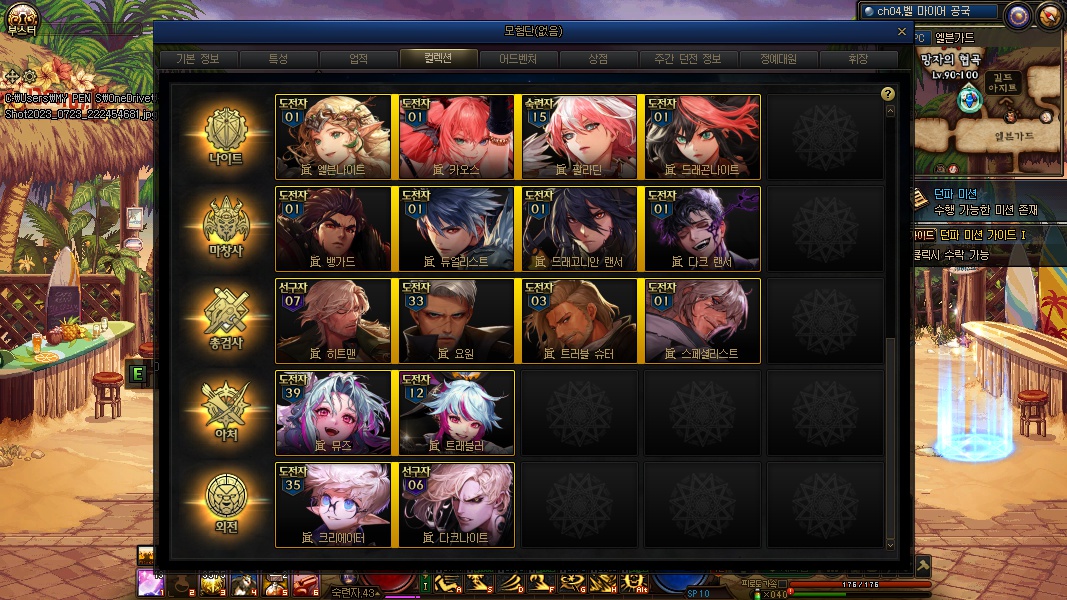Choose the 크리에이터 character card

pyautogui.click(x=334, y=505)
